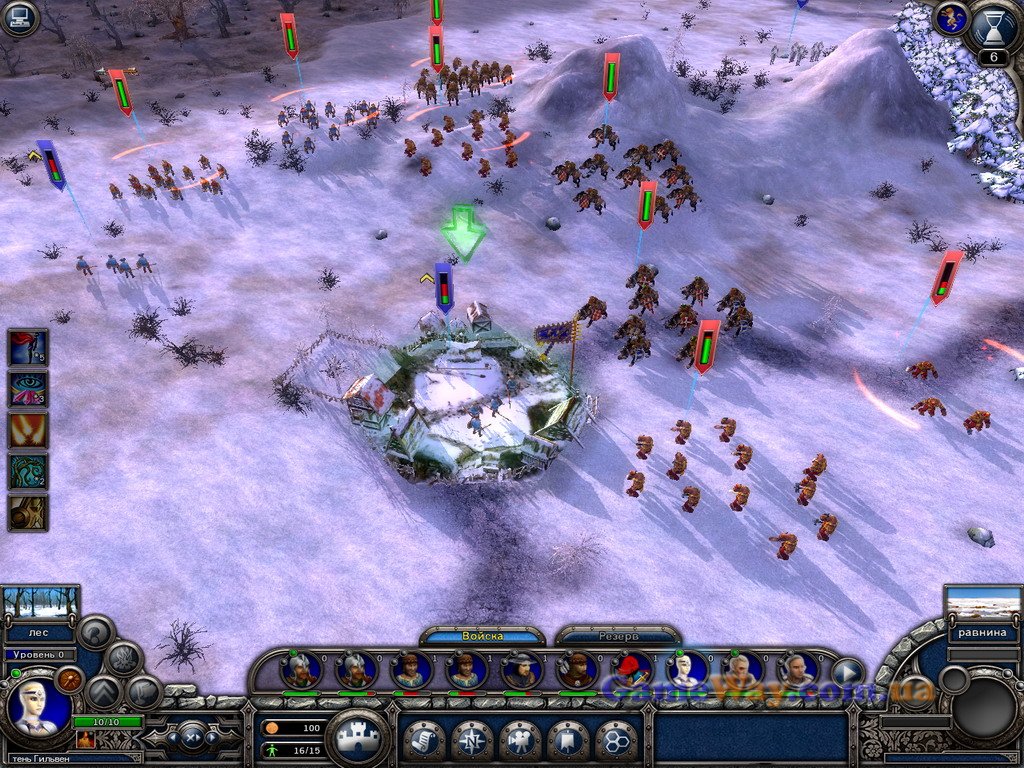1024x768 pixels.
Task: Open the scroll button in bottom panel
Action: (424, 740)
